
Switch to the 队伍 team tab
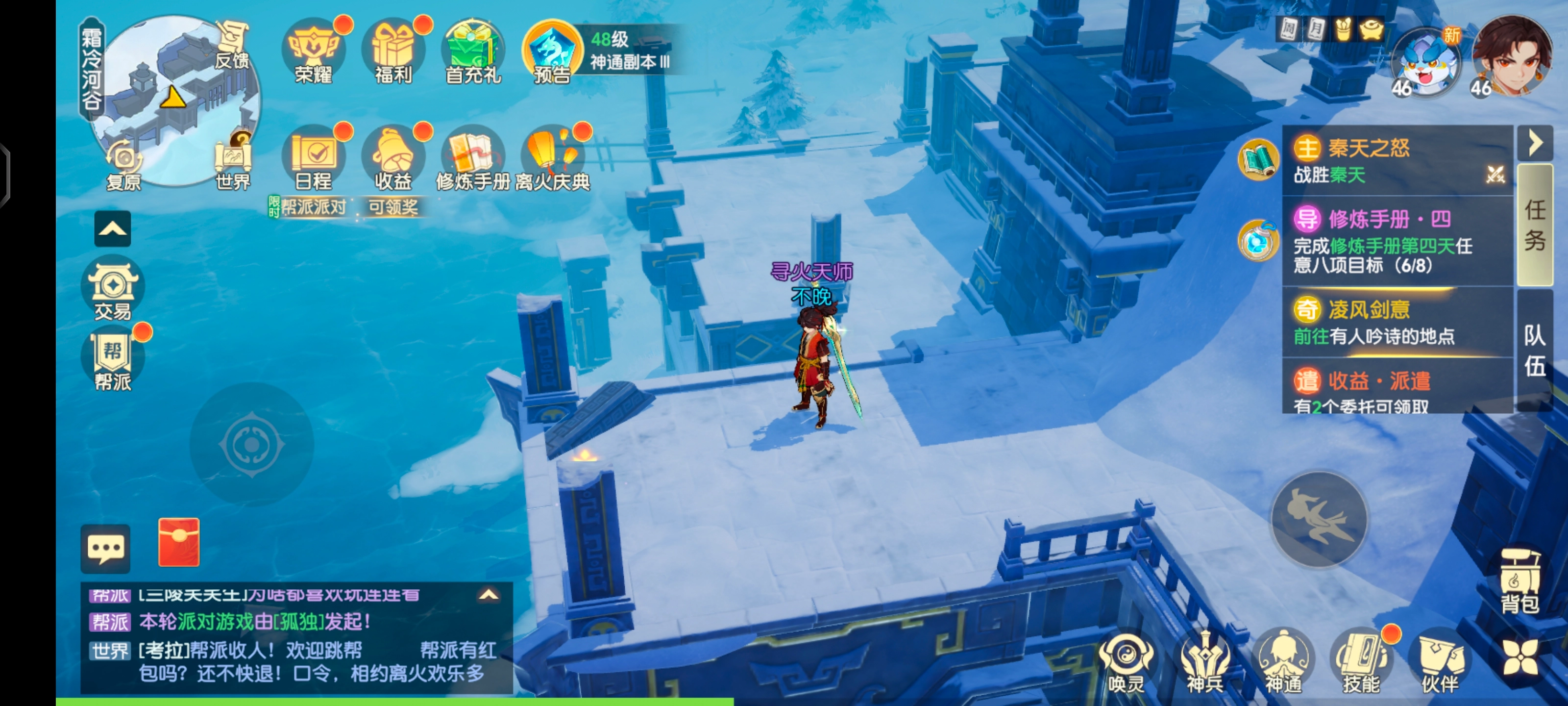coord(1535,350)
